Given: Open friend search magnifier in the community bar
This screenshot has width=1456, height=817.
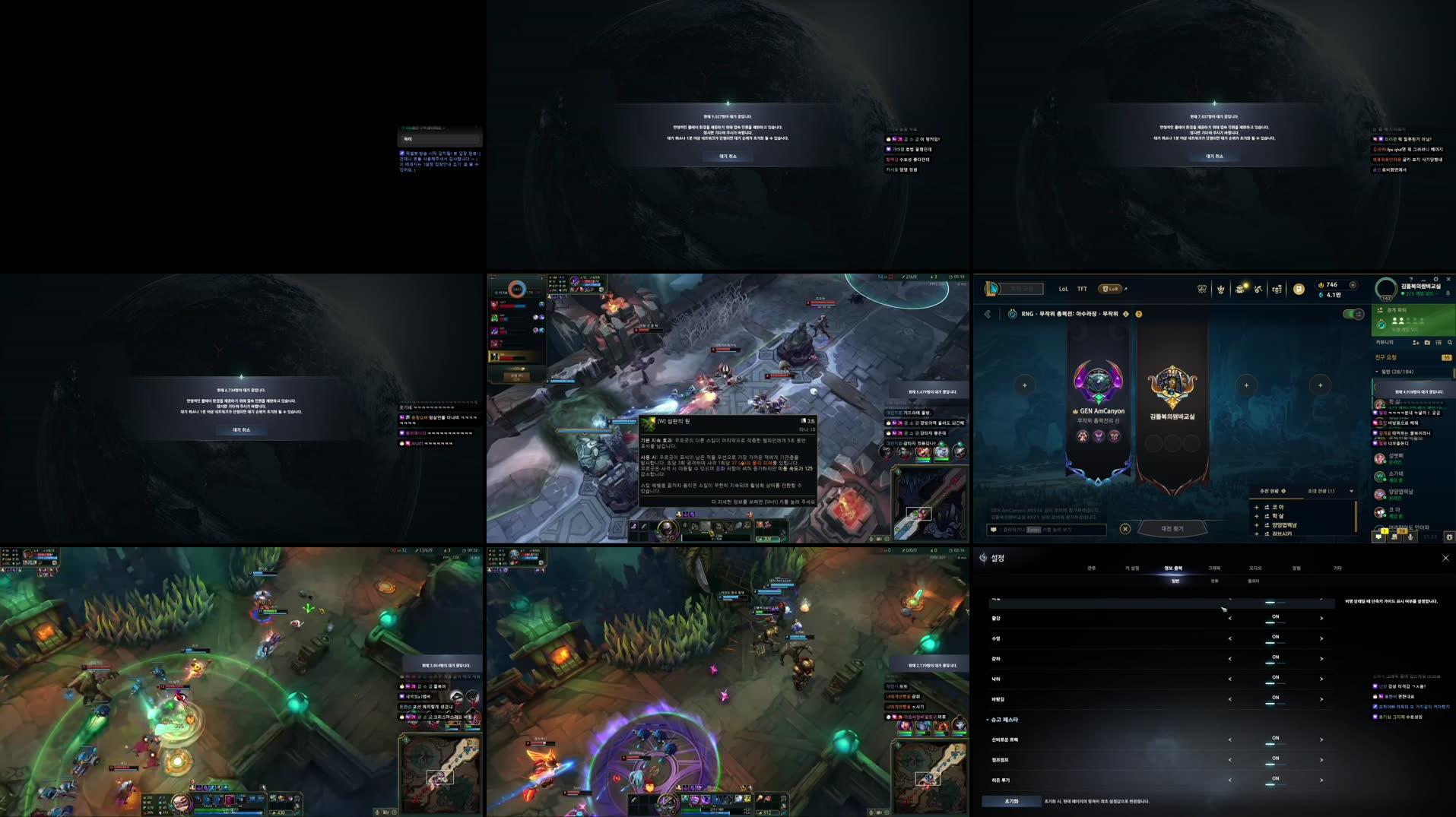Looking at the screenshot, I should click(x=1449, y=342).
